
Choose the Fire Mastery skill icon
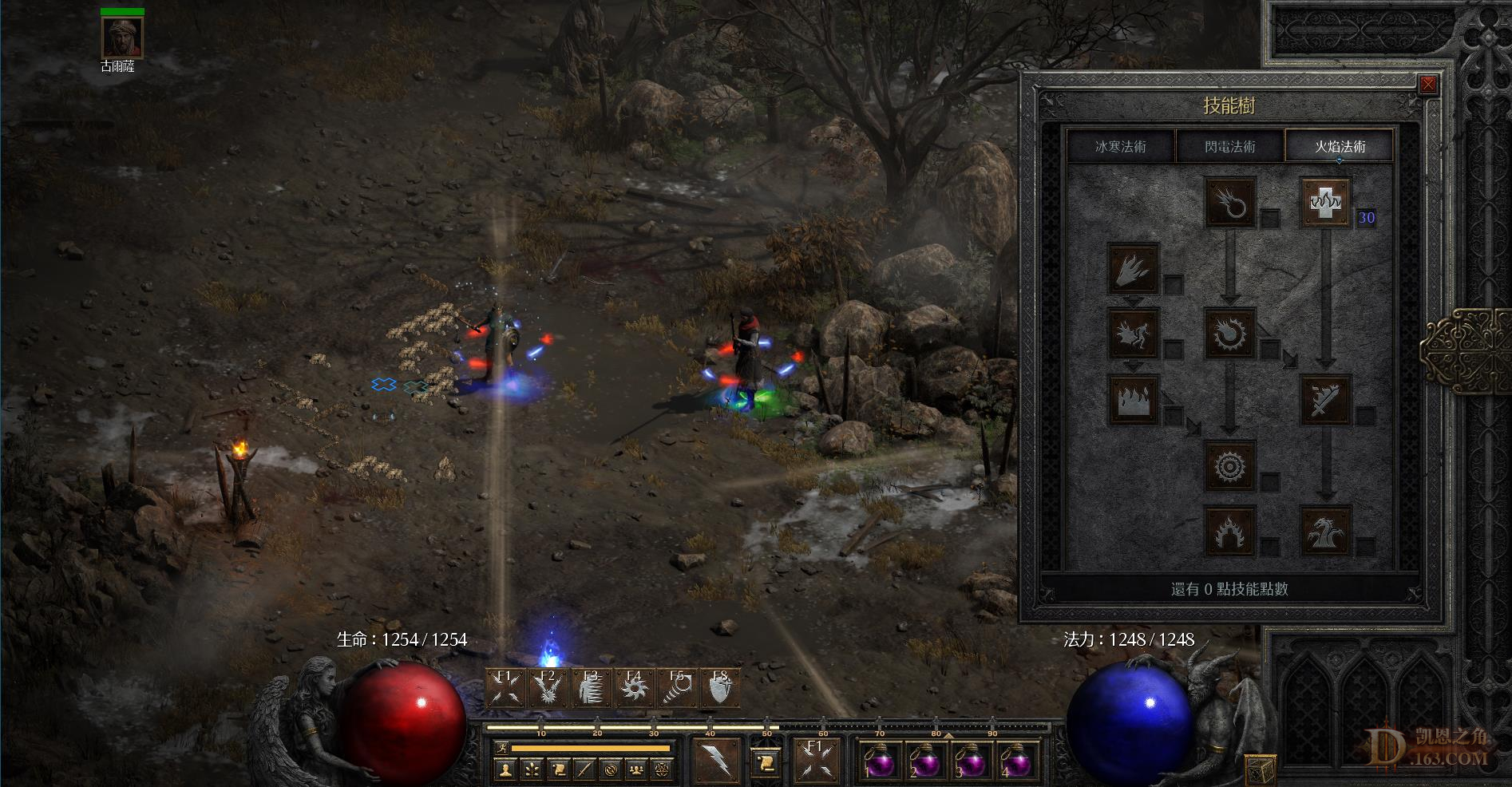click(x=1230, y=530)
